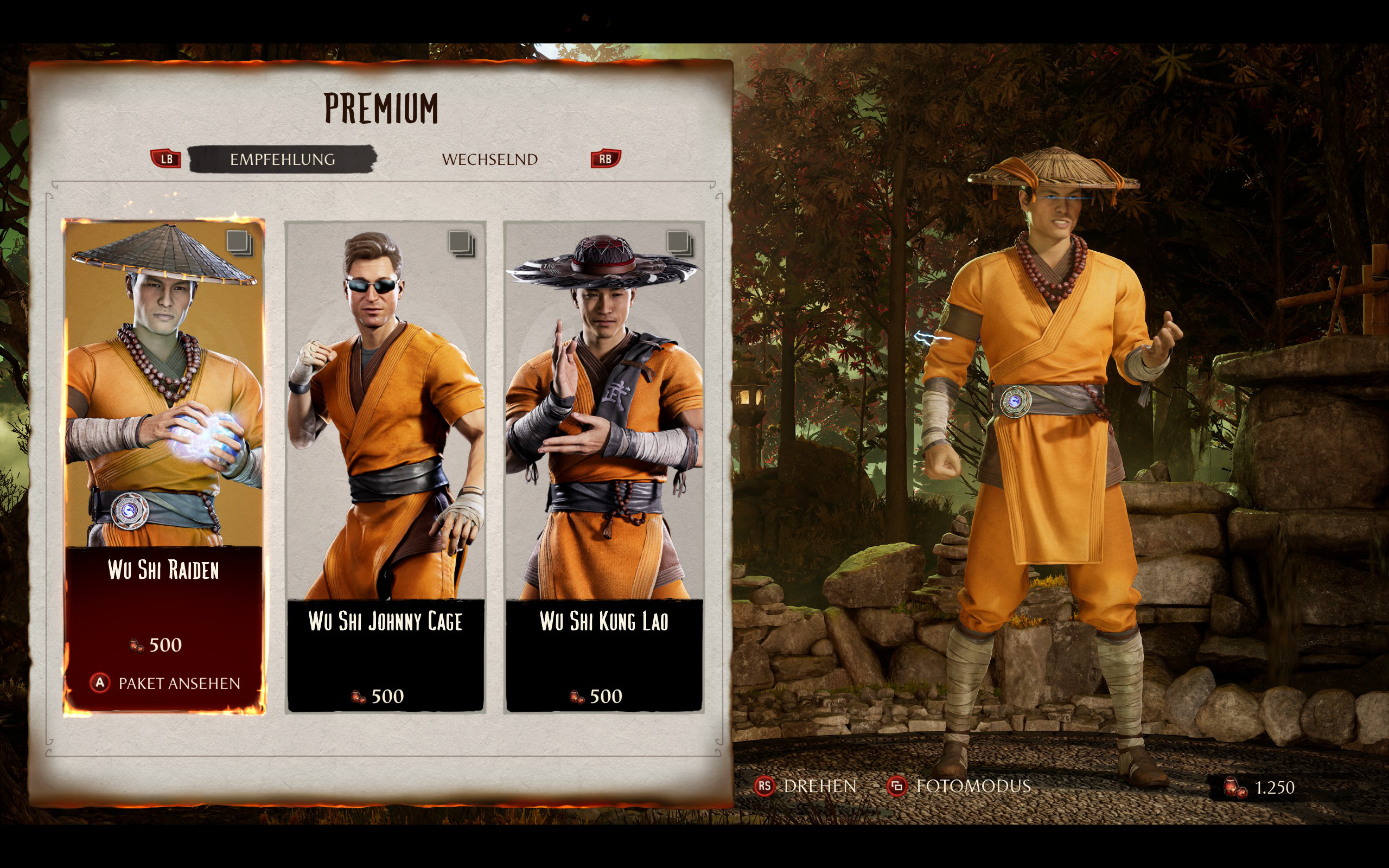The image size is (1389, 868).
Task: Open the Wechselnd tab
Action: [489, 159]
